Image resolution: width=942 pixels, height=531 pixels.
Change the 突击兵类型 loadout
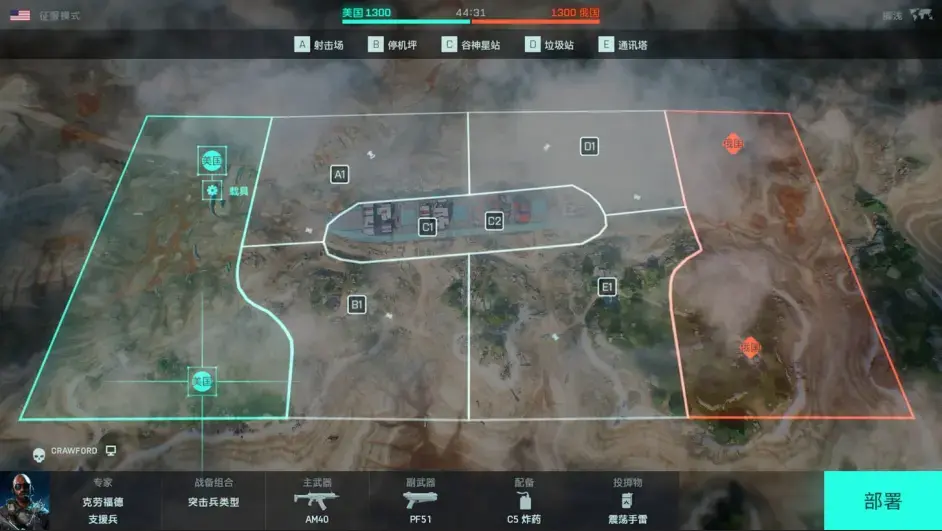click(x=213, y=501)
